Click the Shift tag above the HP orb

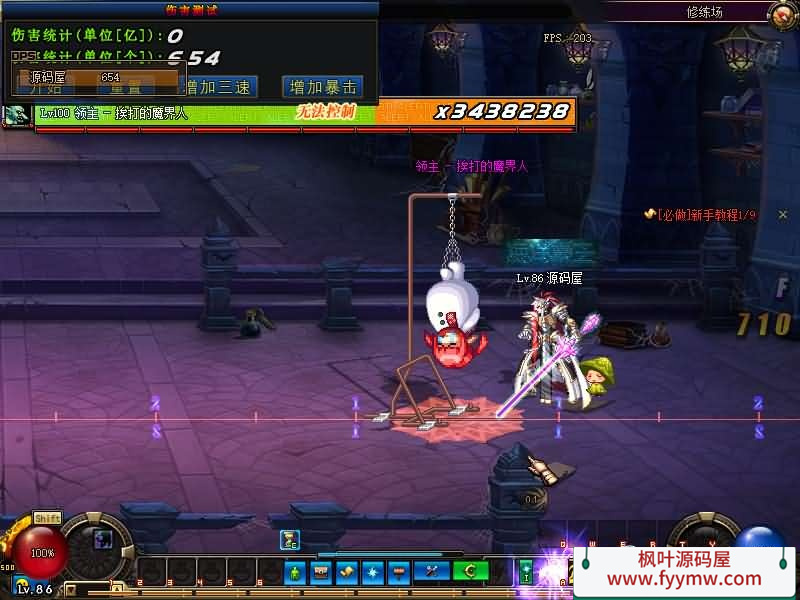click(47, 518)
